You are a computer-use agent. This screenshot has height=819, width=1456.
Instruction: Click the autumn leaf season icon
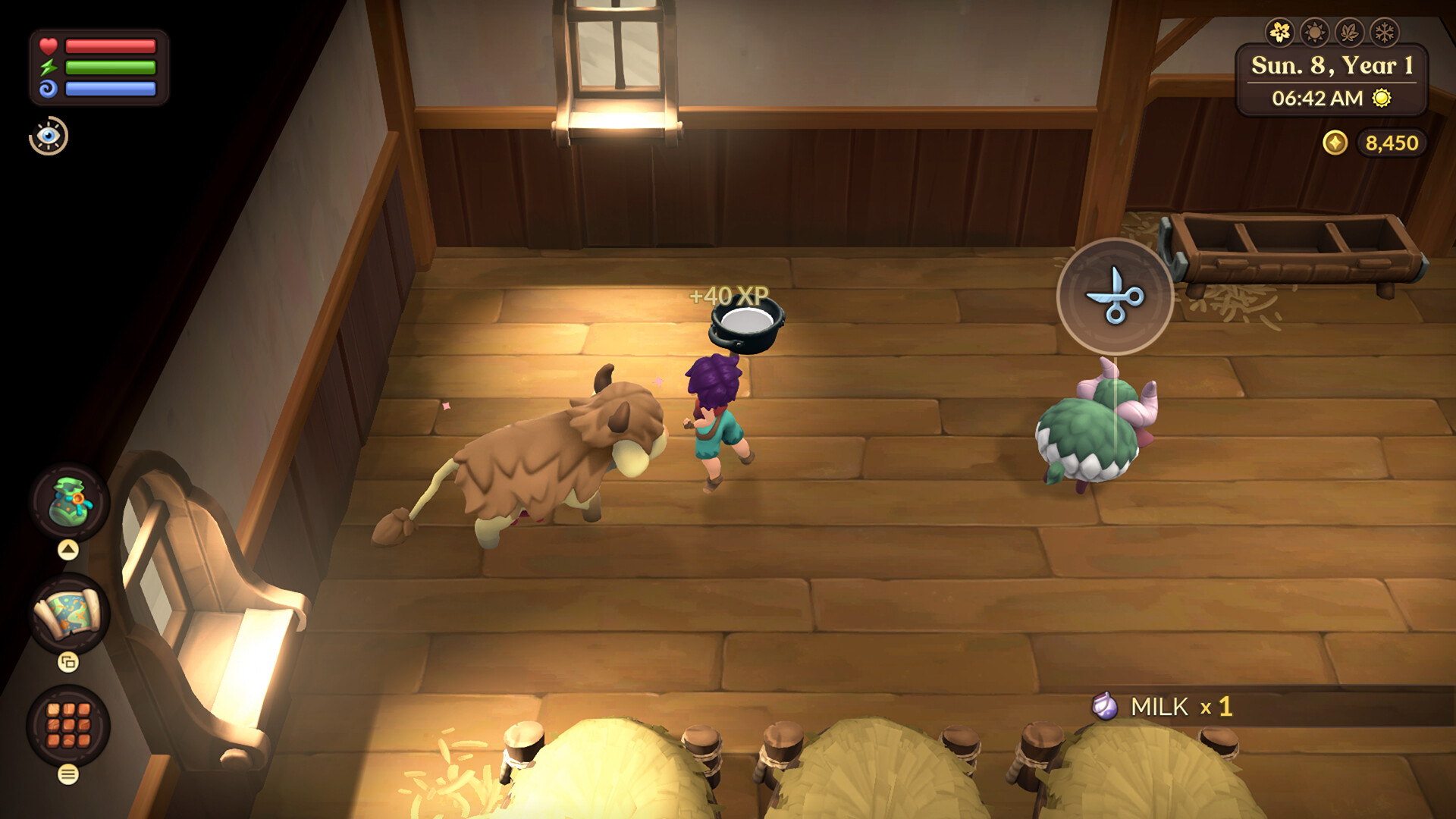coord(1350,33)
